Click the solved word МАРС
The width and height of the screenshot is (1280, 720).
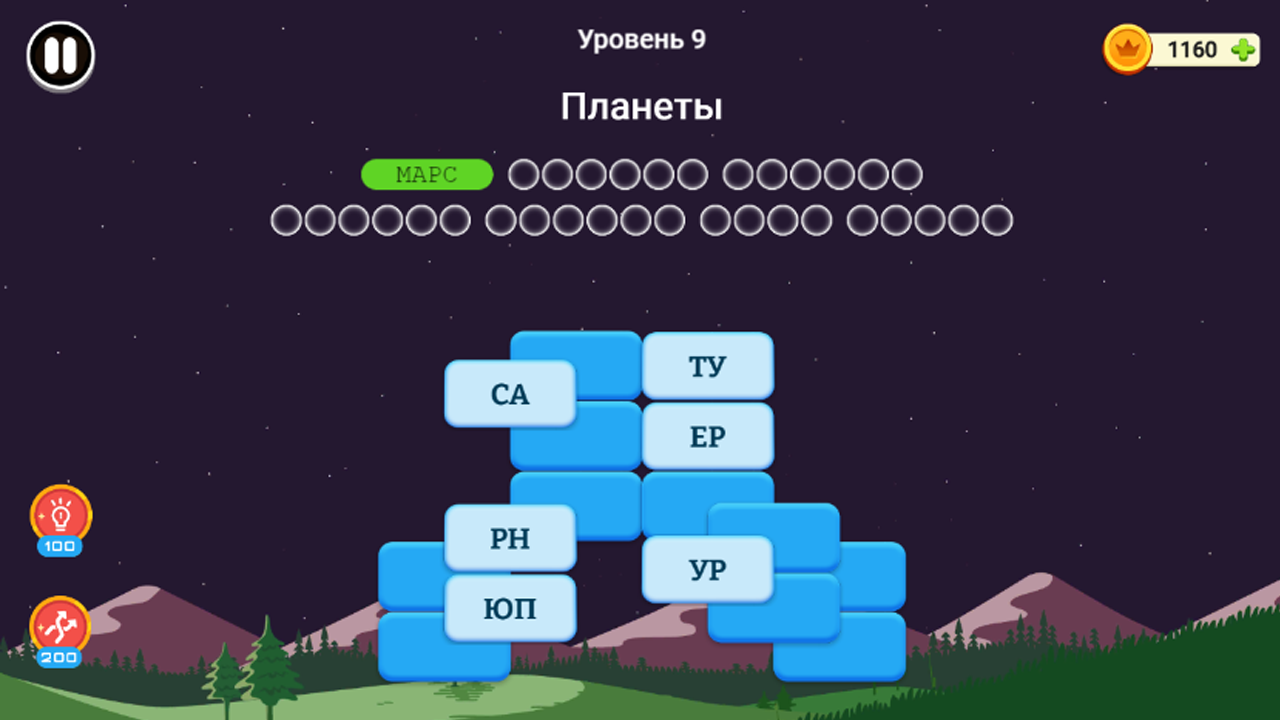(426, 174)
